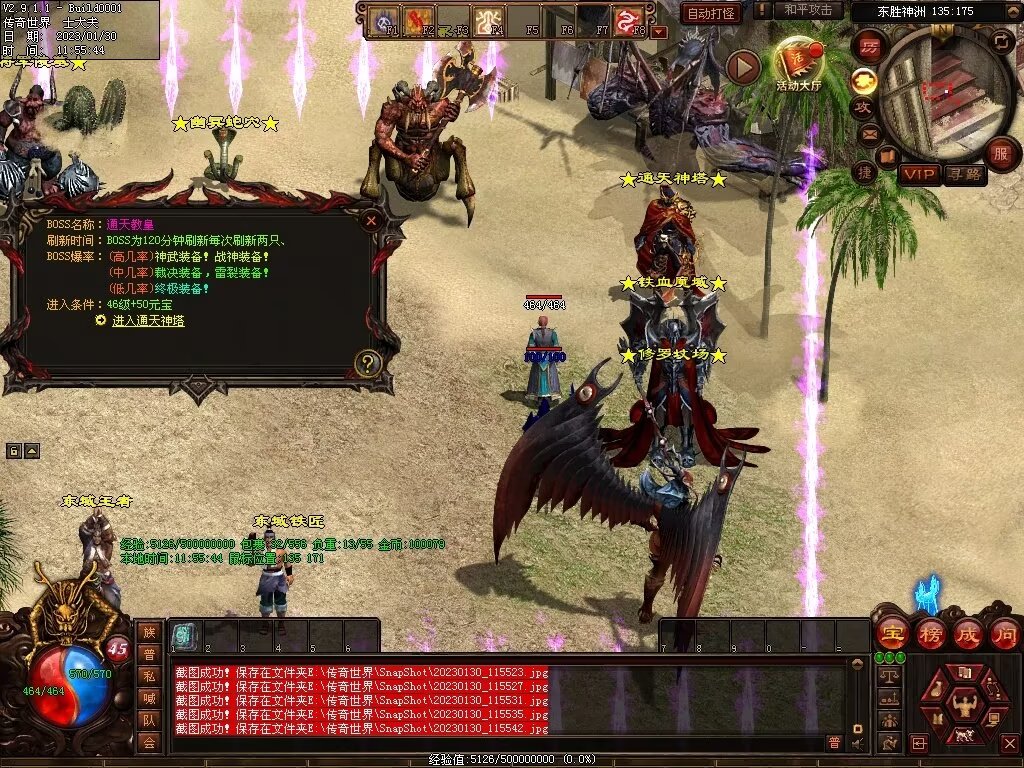Toggle 自动打怪 auto-fight button
This screenshot has width=1024, height=768.
click(x=710, y=13)
